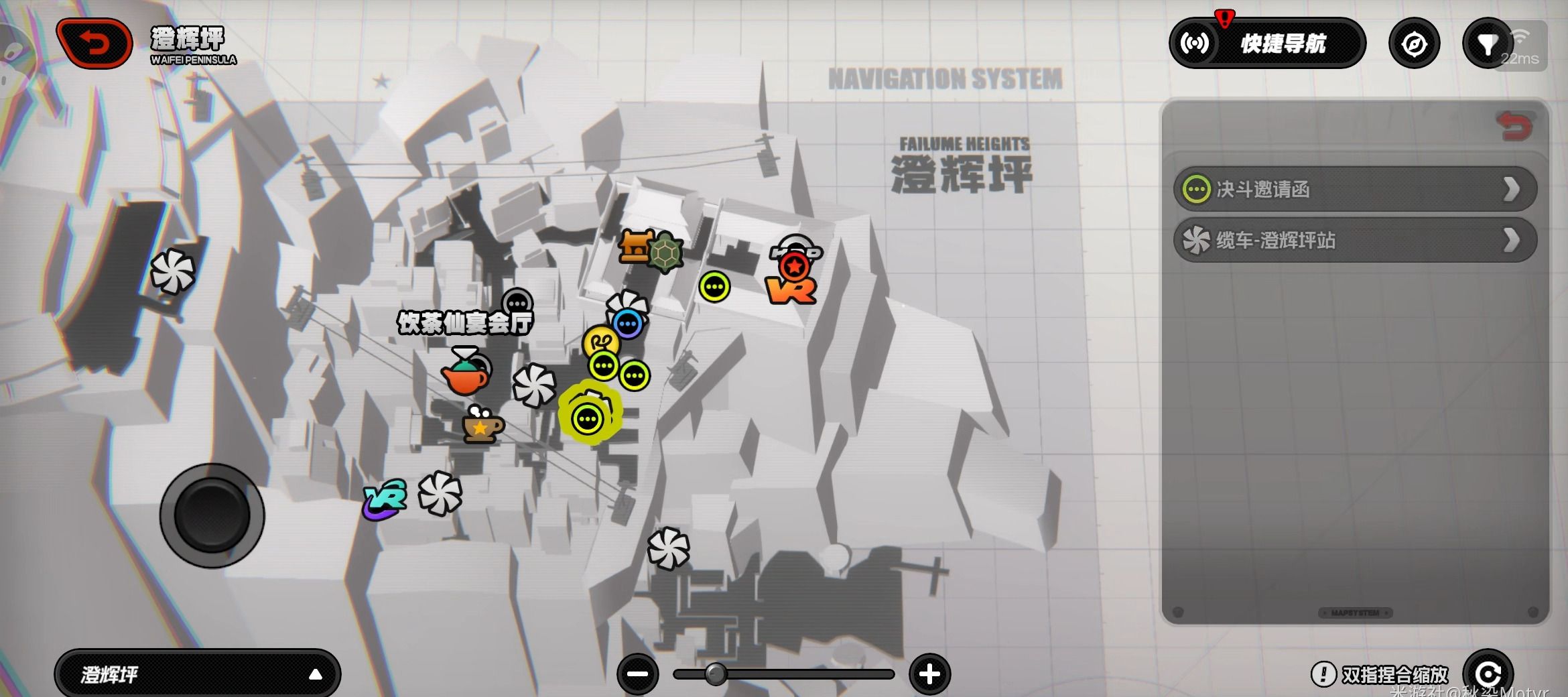Go back using the red arrow button
Image resolution: width=1568 pixels, height=697 pixels.
pos(94,44)
